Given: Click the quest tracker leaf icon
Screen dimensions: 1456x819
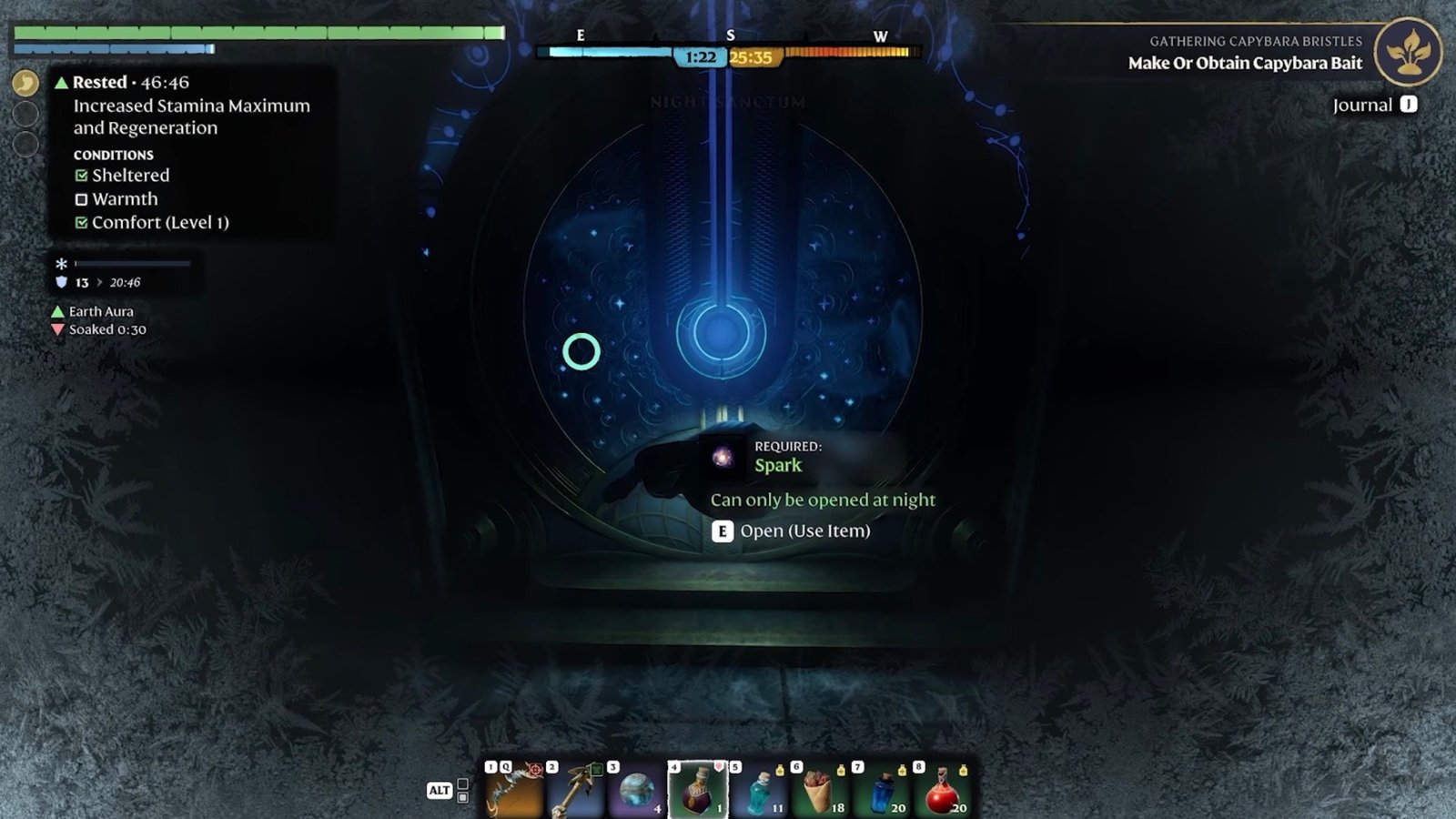Looking at the screenshot, I should [x=1408, y=54].
